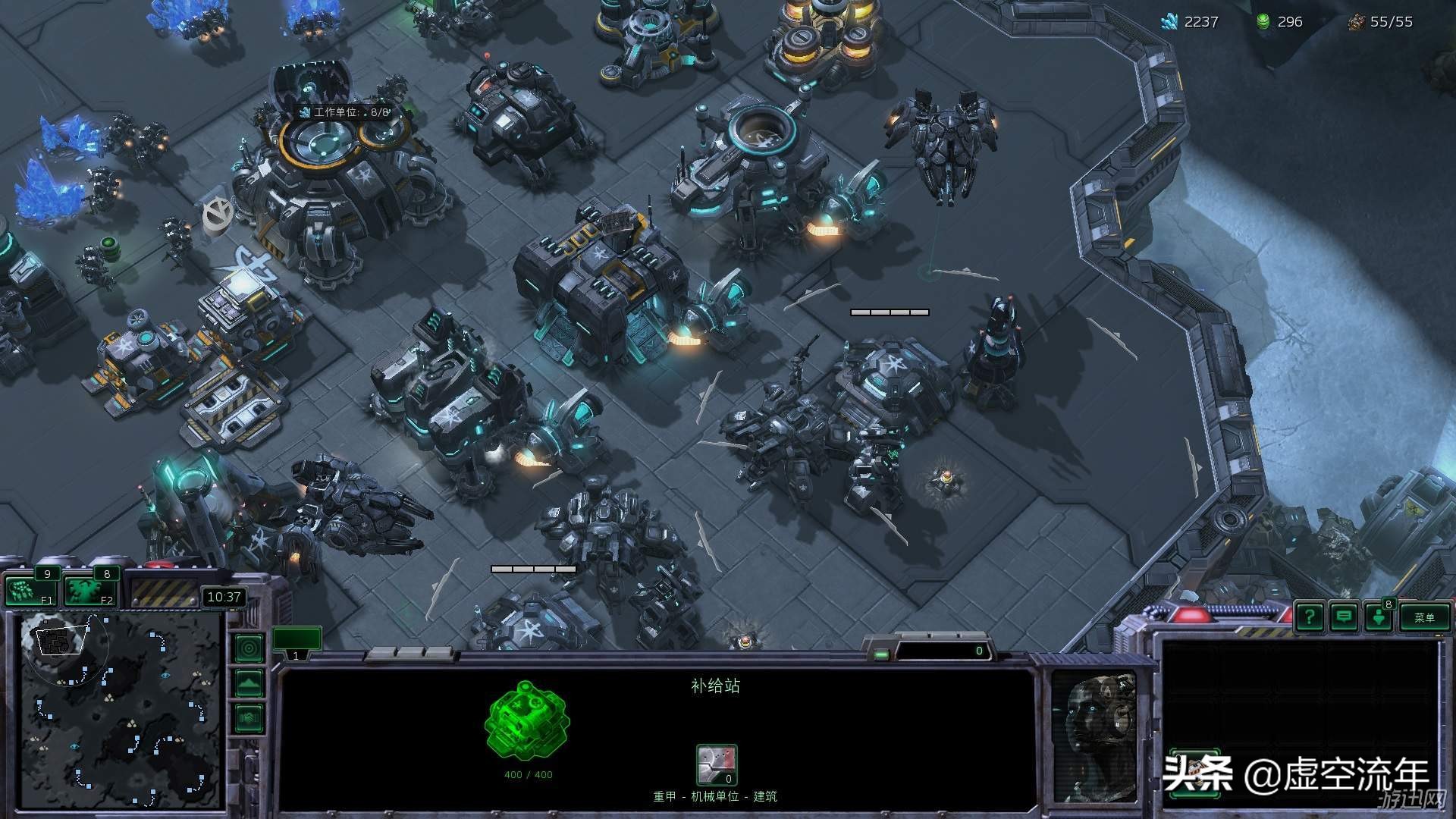This screenshot has height=819, width=1456.
Task: Activate the minimap ping target button
Action: coord(249,648)
